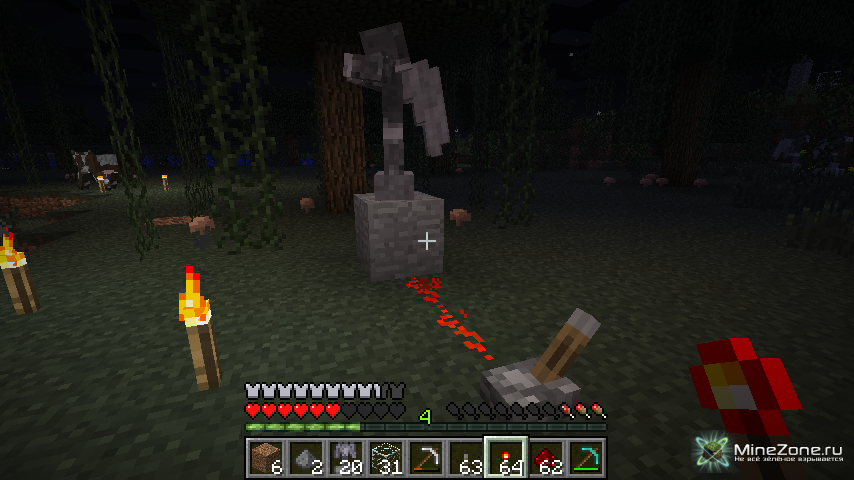
Task: Select the redstone dust stack of 62
Action: pos(546,458)
